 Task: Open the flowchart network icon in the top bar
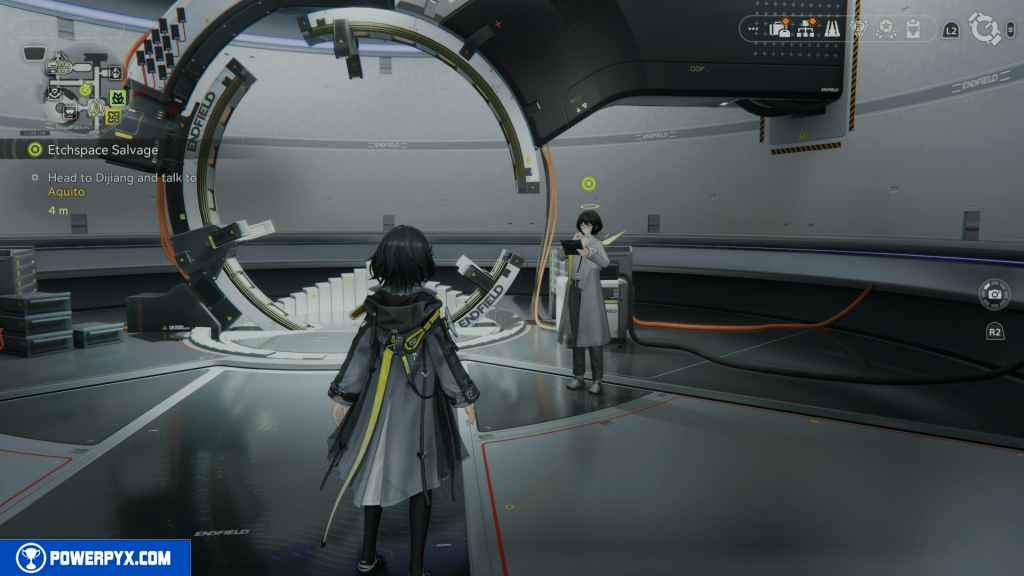[805, 29]
